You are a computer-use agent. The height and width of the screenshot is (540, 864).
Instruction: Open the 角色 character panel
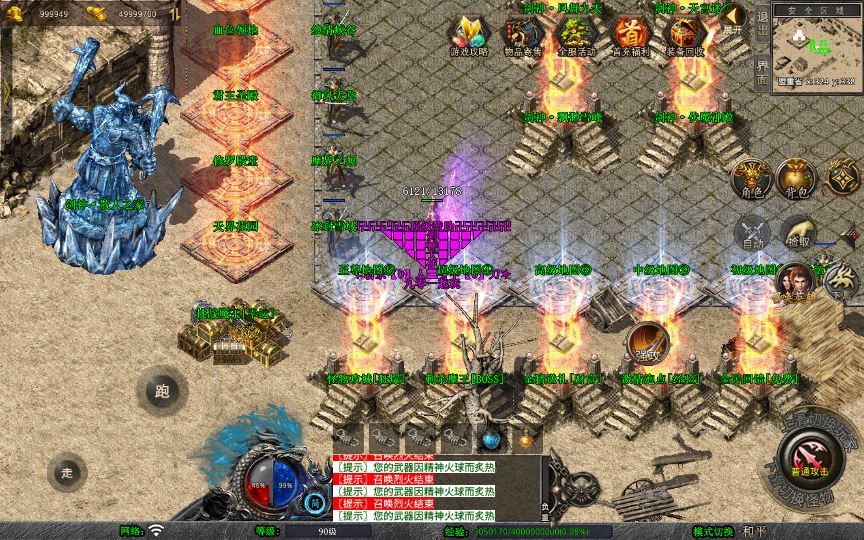tap(753, 178)
